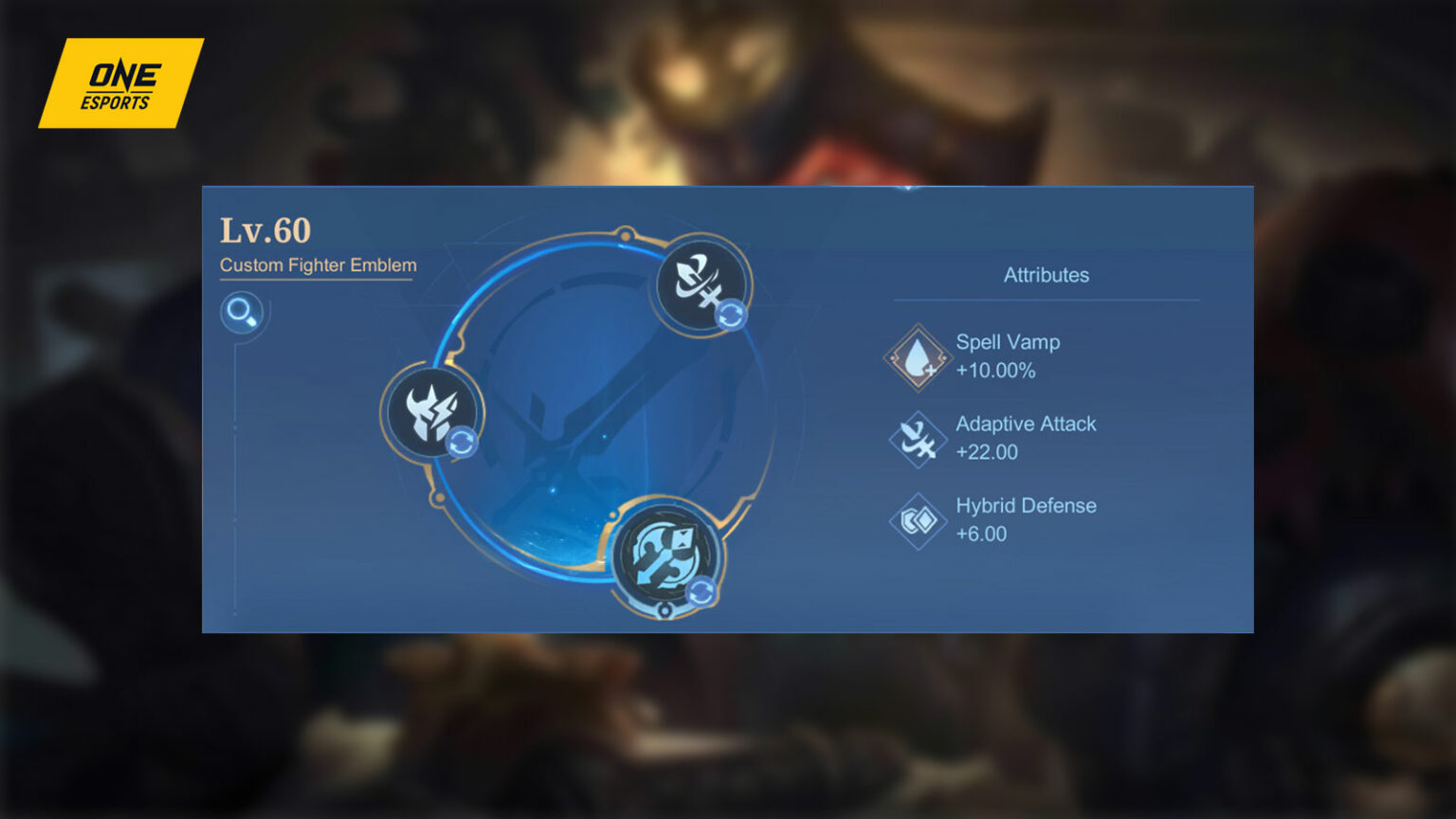This screenshot has width=1456, height=819.
Task: Select the Spell Vamp +10.00% entry
Action: tap(1009, 356)
